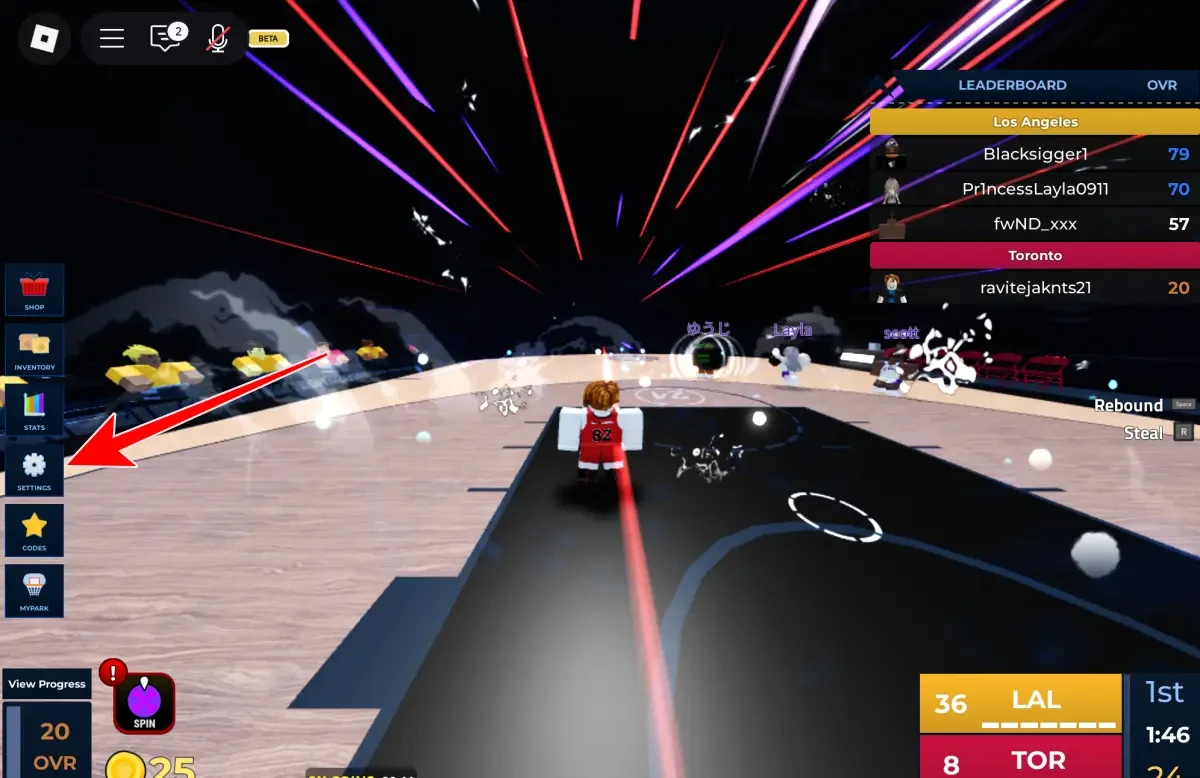Image resolution: width=1200 pixels, height=778 pixels.
Task: Show the Stats screen
Action: tap(35, 409)
